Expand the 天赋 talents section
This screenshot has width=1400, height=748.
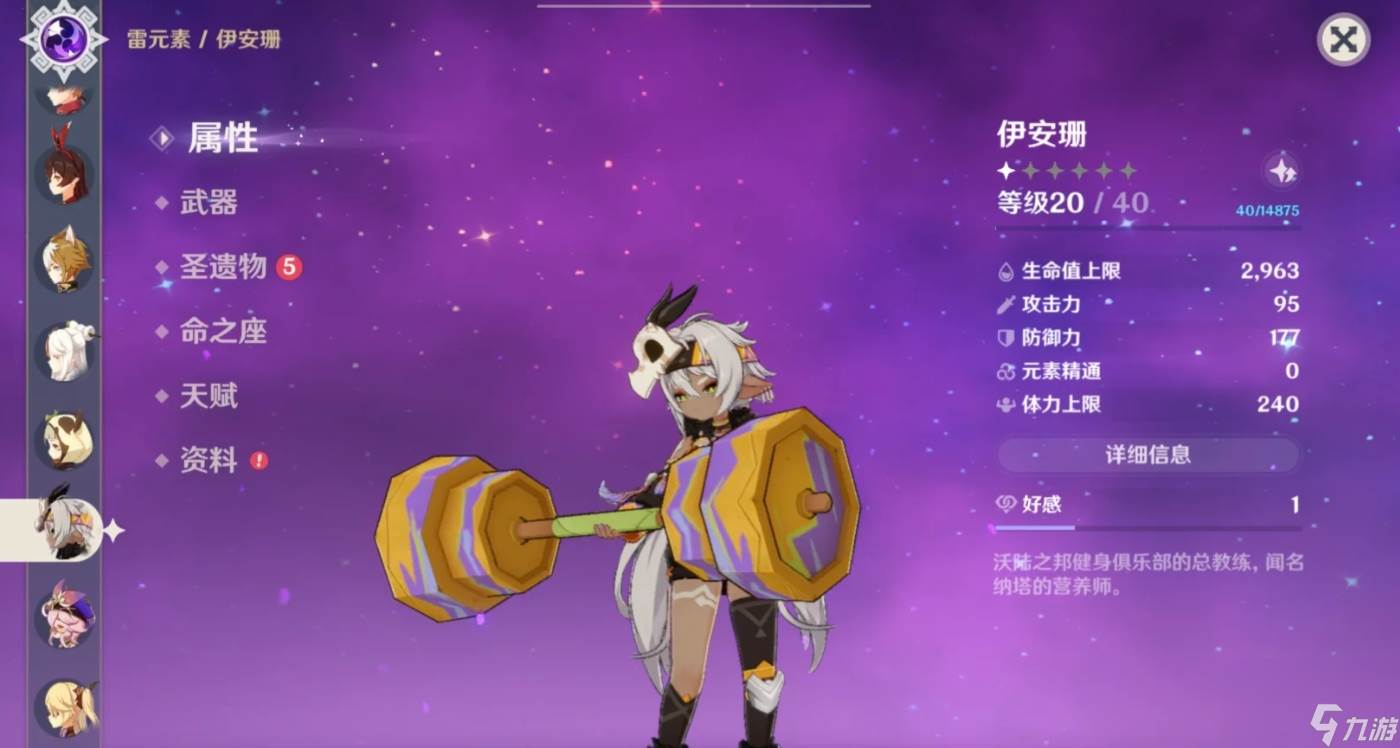click(x=211, y=397)
